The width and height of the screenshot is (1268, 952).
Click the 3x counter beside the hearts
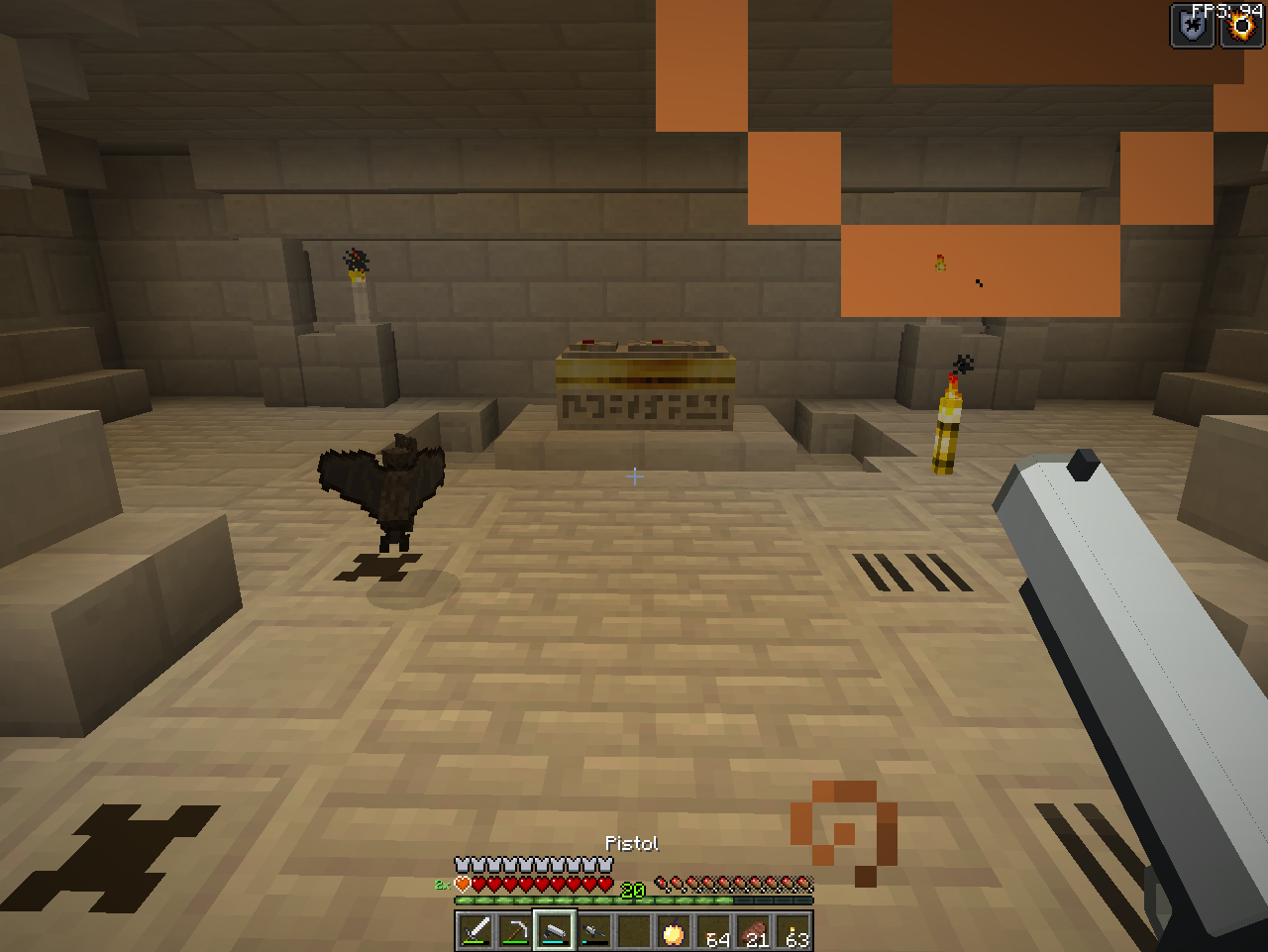(x=442, y=885)
